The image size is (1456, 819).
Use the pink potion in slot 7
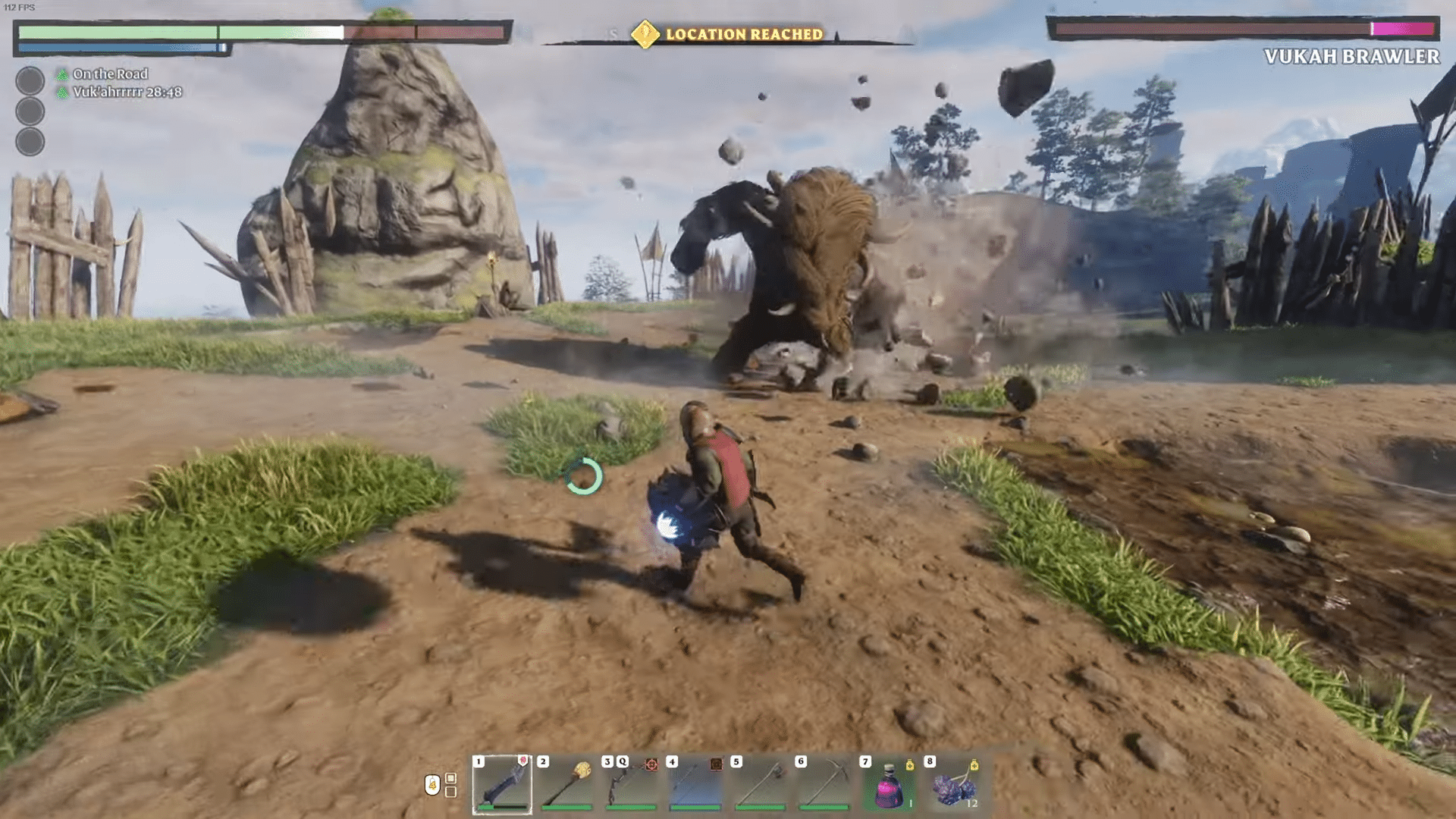pyautogui.click(x=889, y=784)
